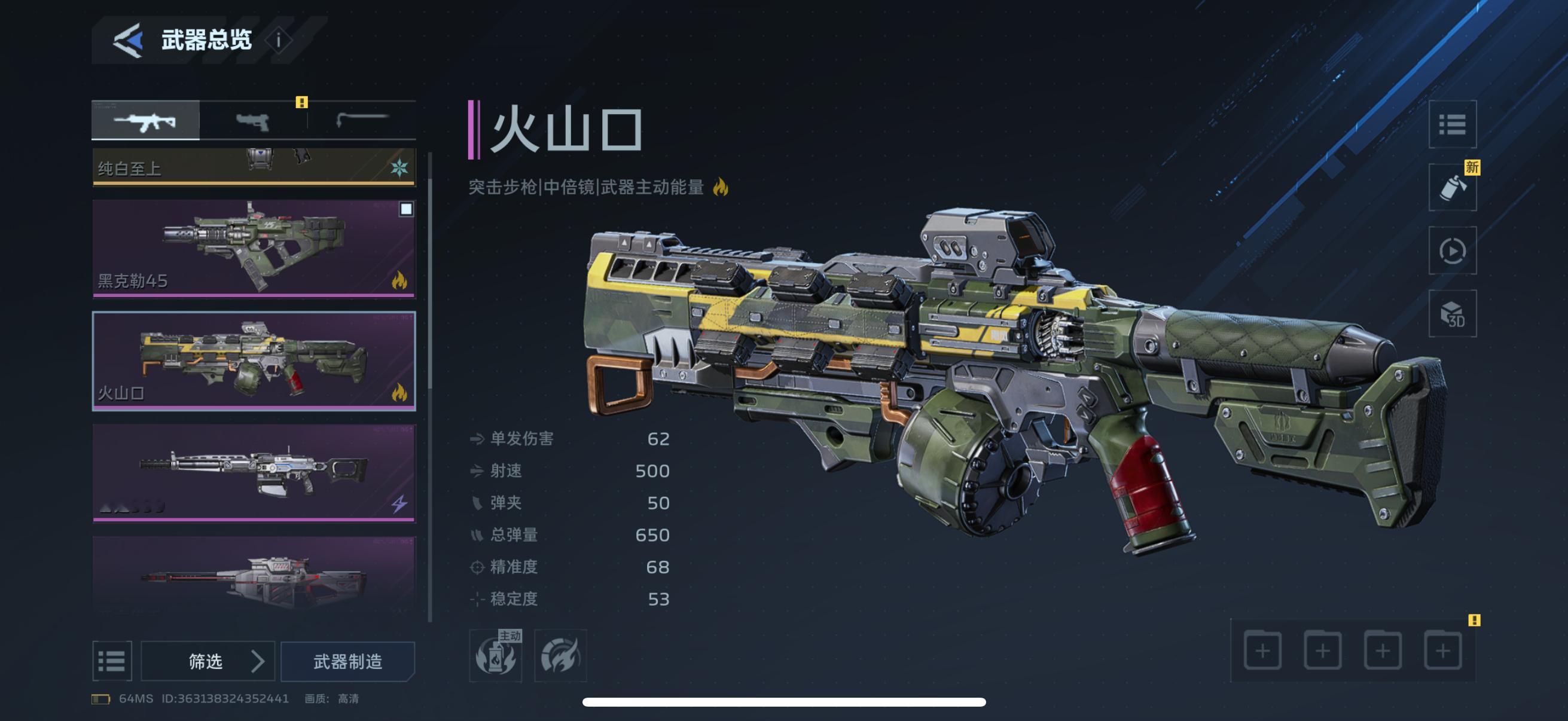Open the spray paint skins button
The width and height of the screenshot is (1568, 721).
[1453, 187]
